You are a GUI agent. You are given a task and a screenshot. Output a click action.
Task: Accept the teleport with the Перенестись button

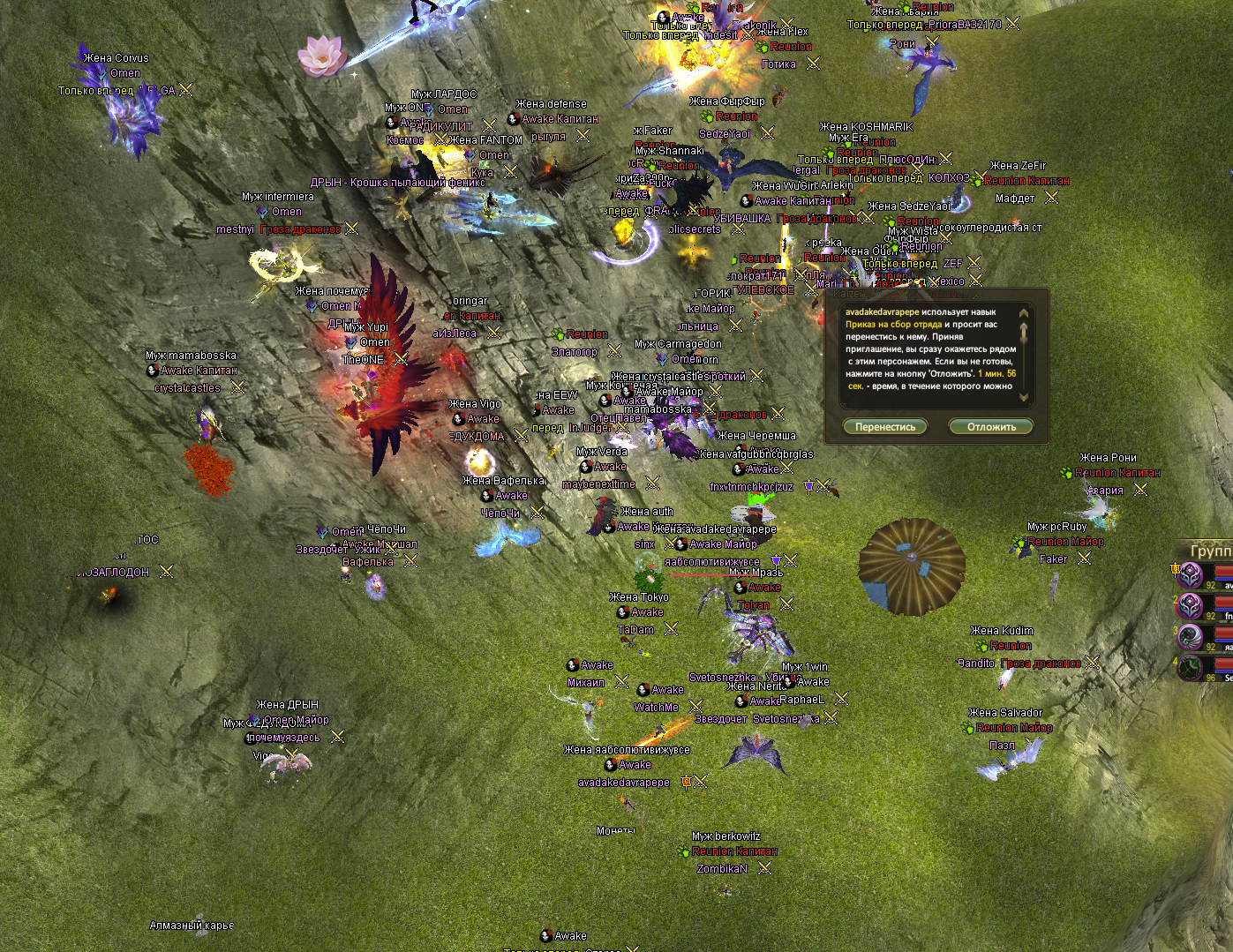(885, 427)
